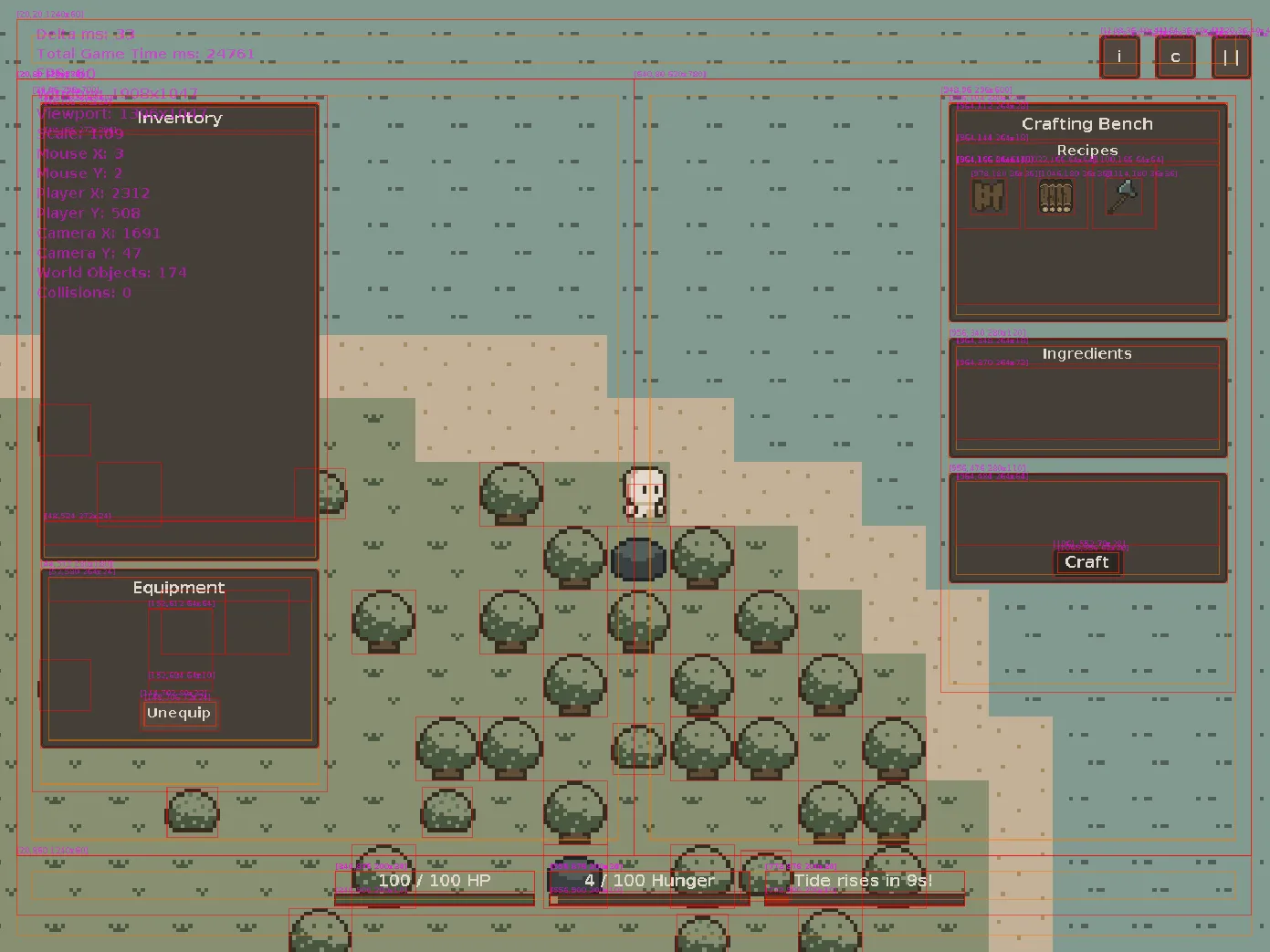1270x952 pixels.
Task: Select the axe recipe
Action: coord(1123,198)
